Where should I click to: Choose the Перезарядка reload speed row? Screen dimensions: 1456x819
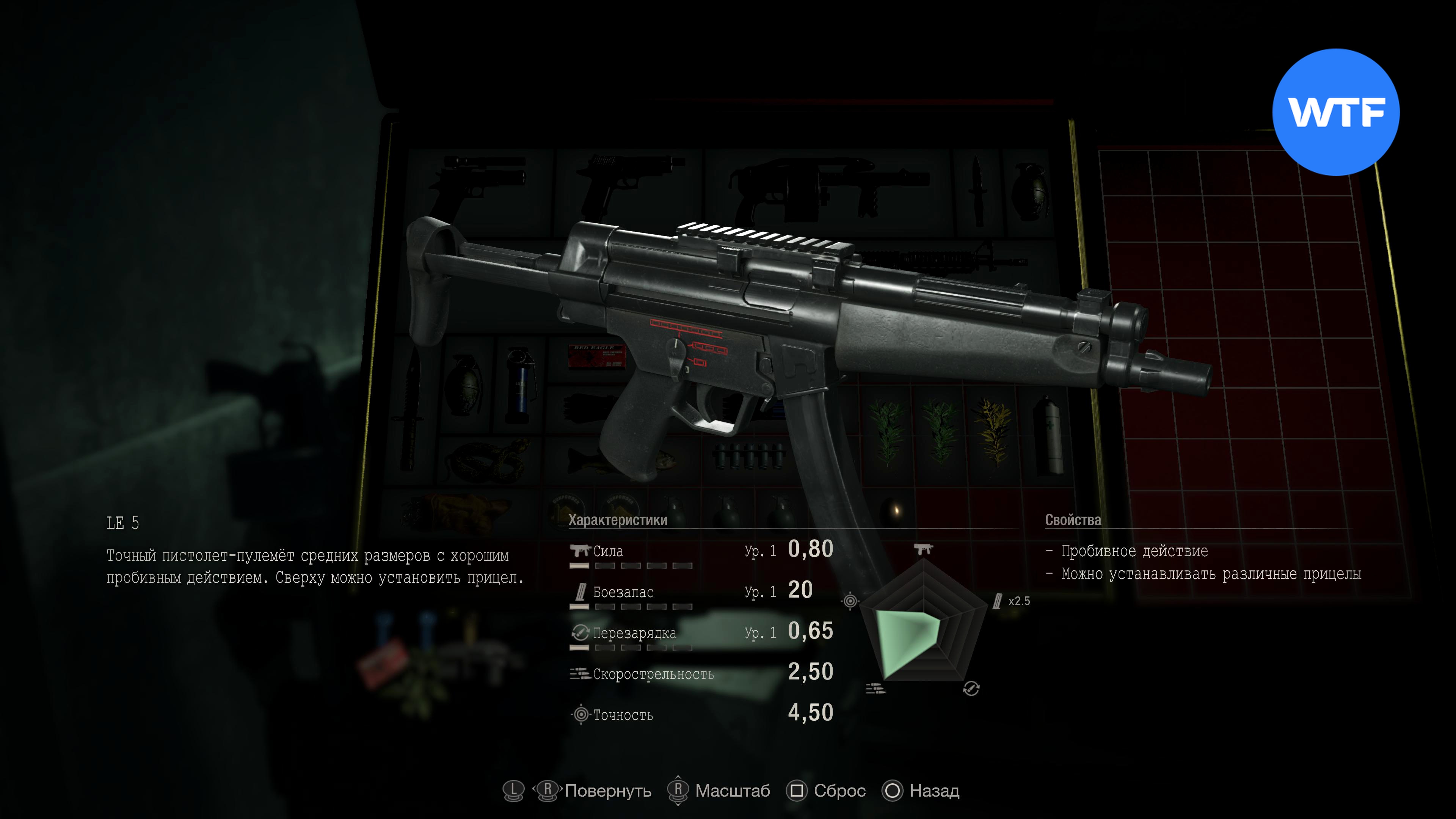tap(701, 632)
